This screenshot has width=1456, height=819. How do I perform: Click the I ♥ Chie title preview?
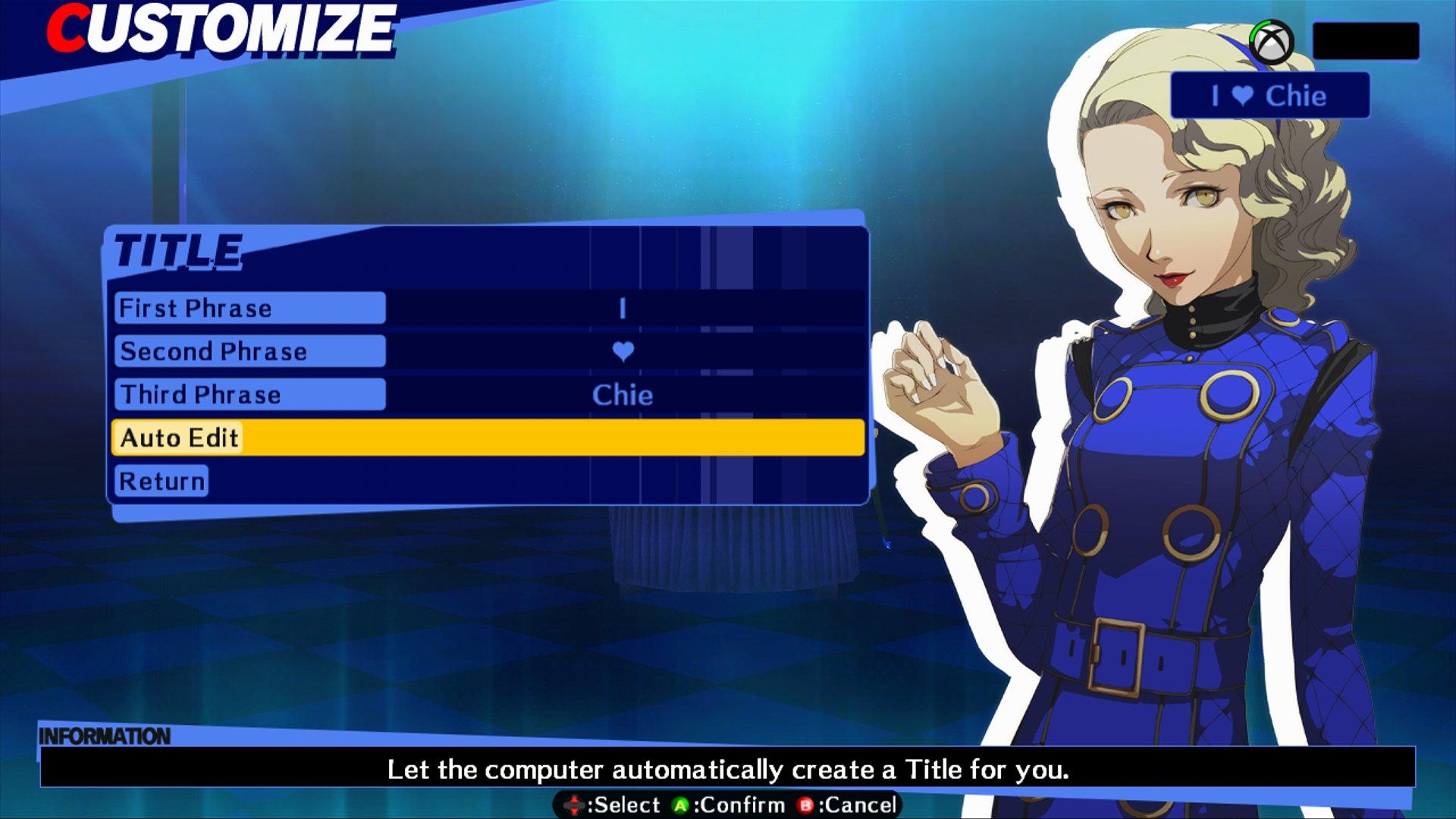[x=1269, y=96]
